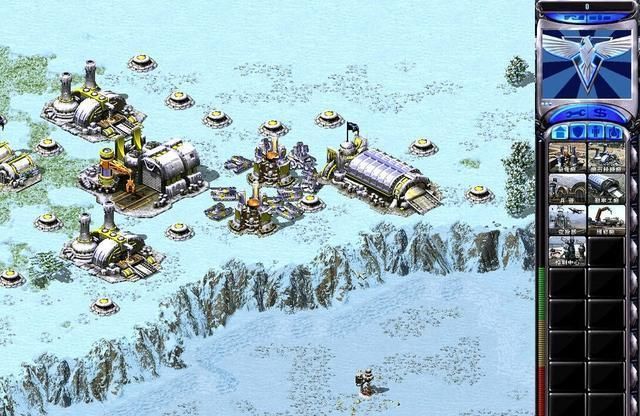The image size is (640, 416).
Task: Build a Power Plant from the sidebar
Action: point(567,156)
